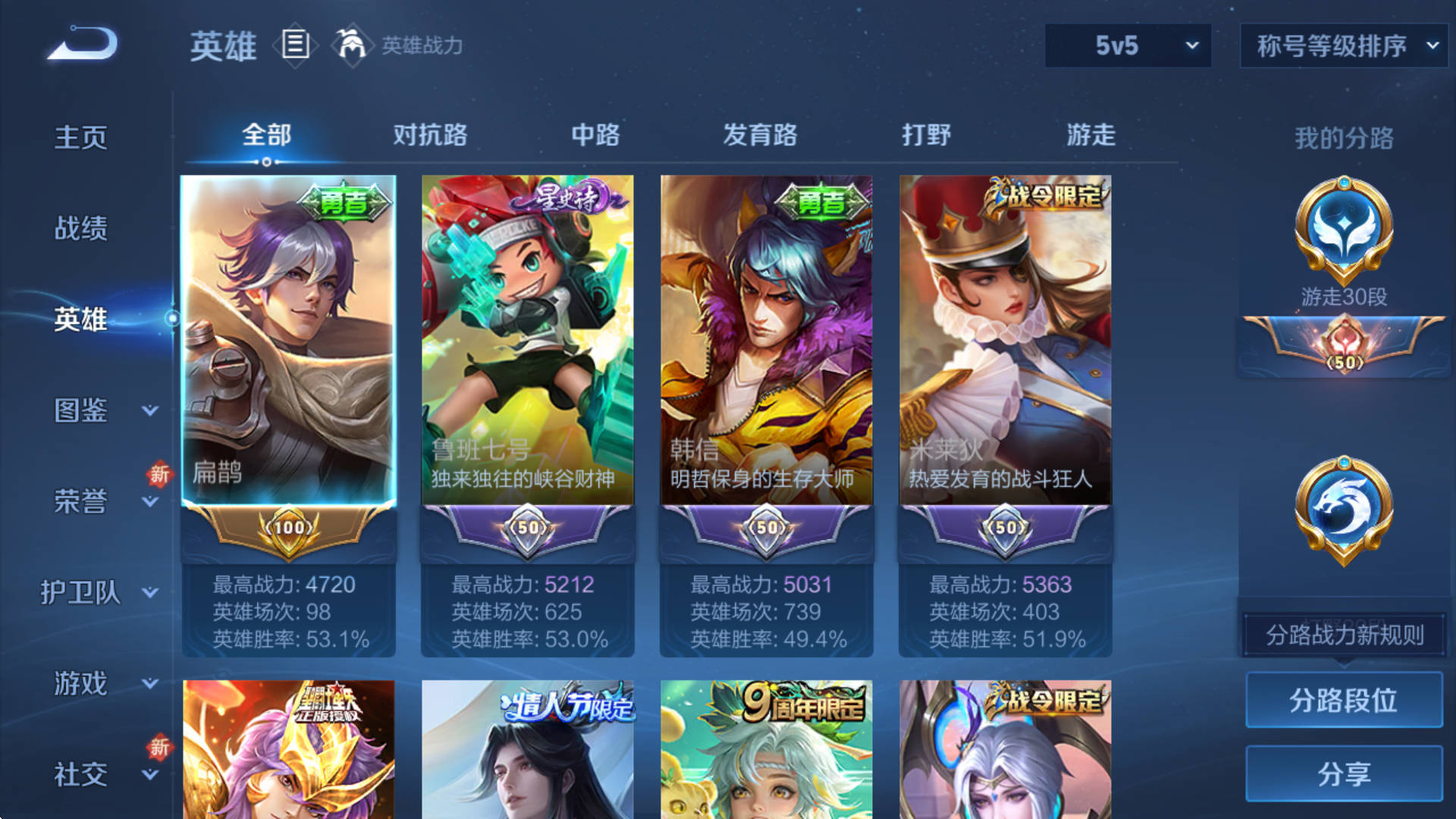Switch to the 对抗路 tab
Viewport: 1456px width, 819px height.
tap(430, 135)
